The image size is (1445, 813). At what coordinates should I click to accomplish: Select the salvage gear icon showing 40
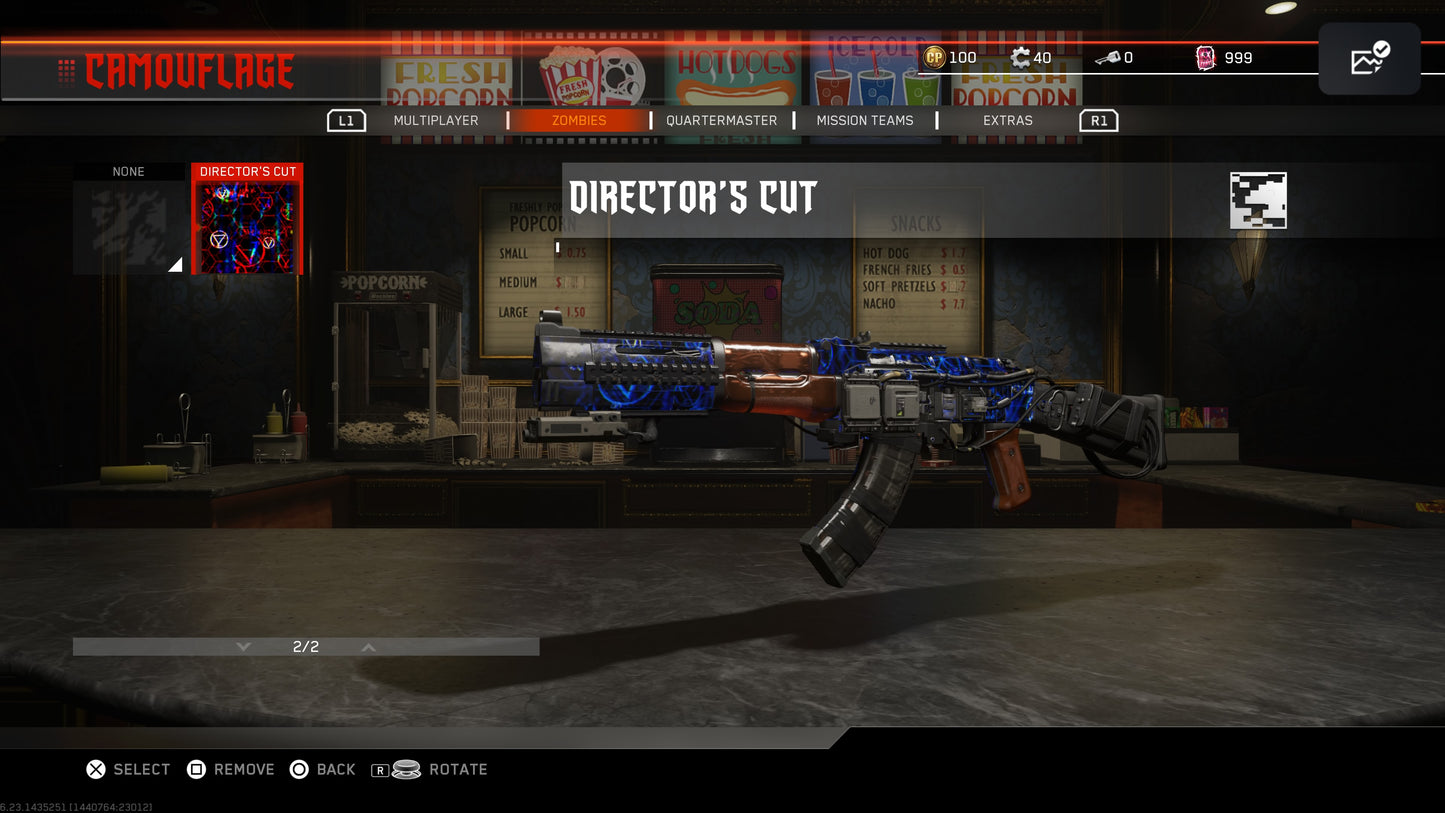point(1022,57)
